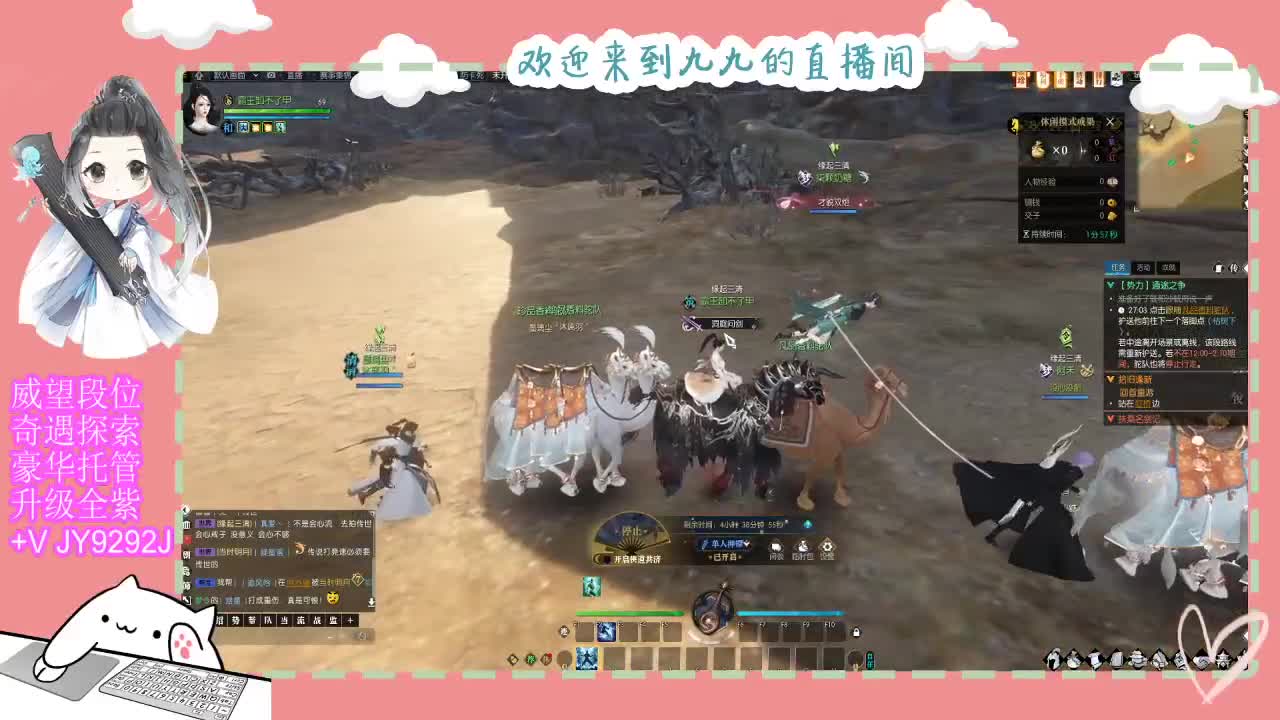Toggle the 已开启 escort status
The width and height of the screenshot is (1280, 720).
[723, 556]
